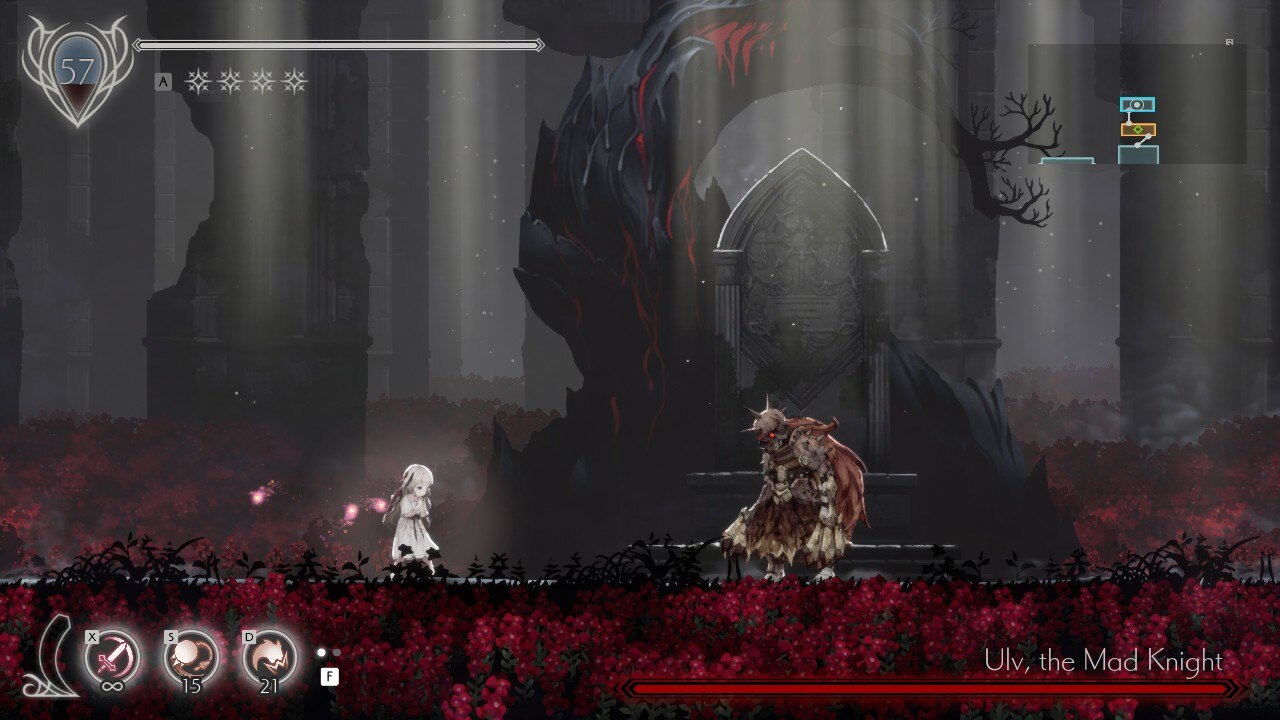The height and width of the screenshot is (720, 1280).
Task: Activate the orb skill with 15 uses
Action: [x=190, y=657]
